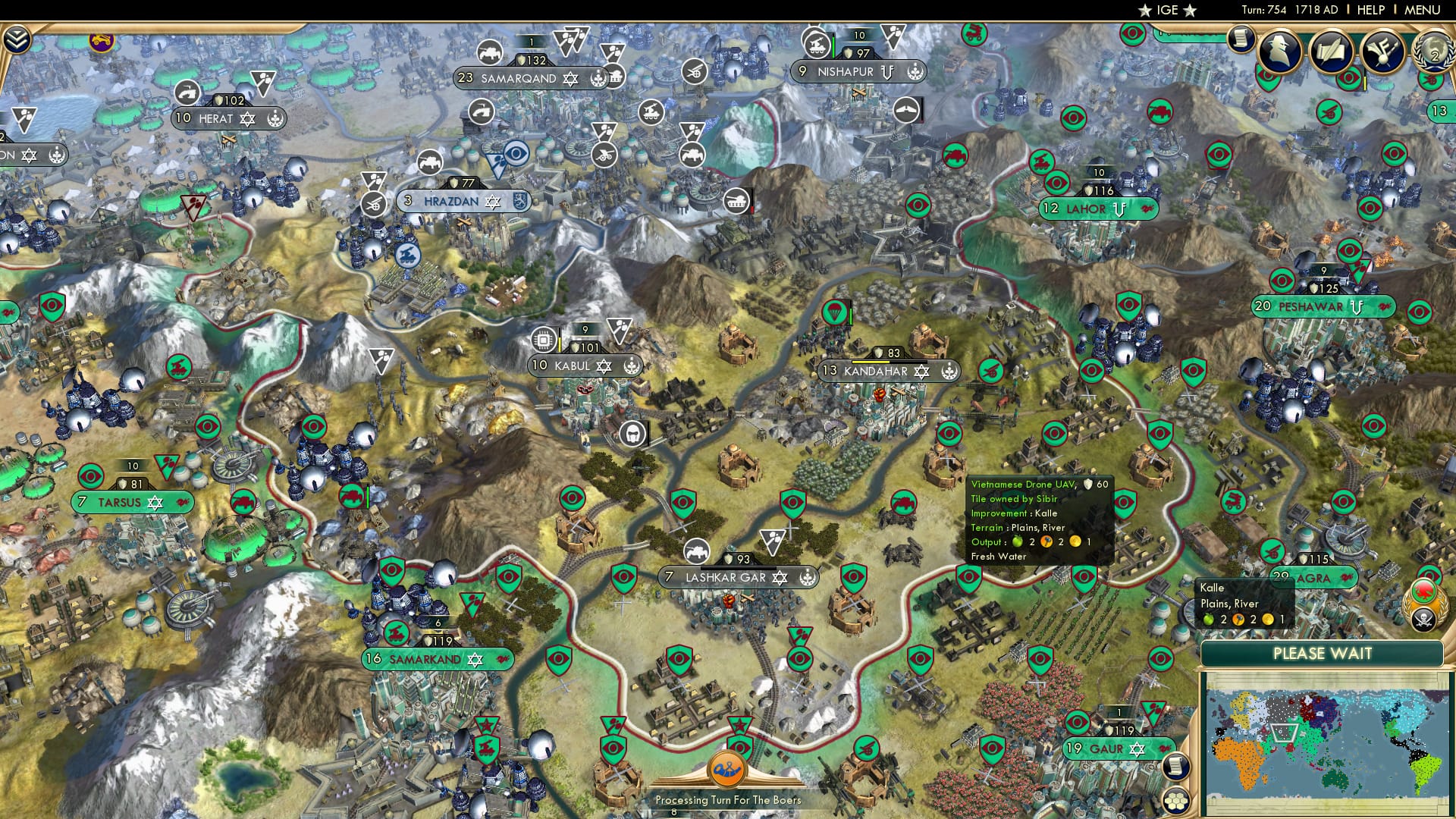Click the yellow progress bar beside the Congress globe
Screen dimensions: 1456x819
[x=1365, y=82]
